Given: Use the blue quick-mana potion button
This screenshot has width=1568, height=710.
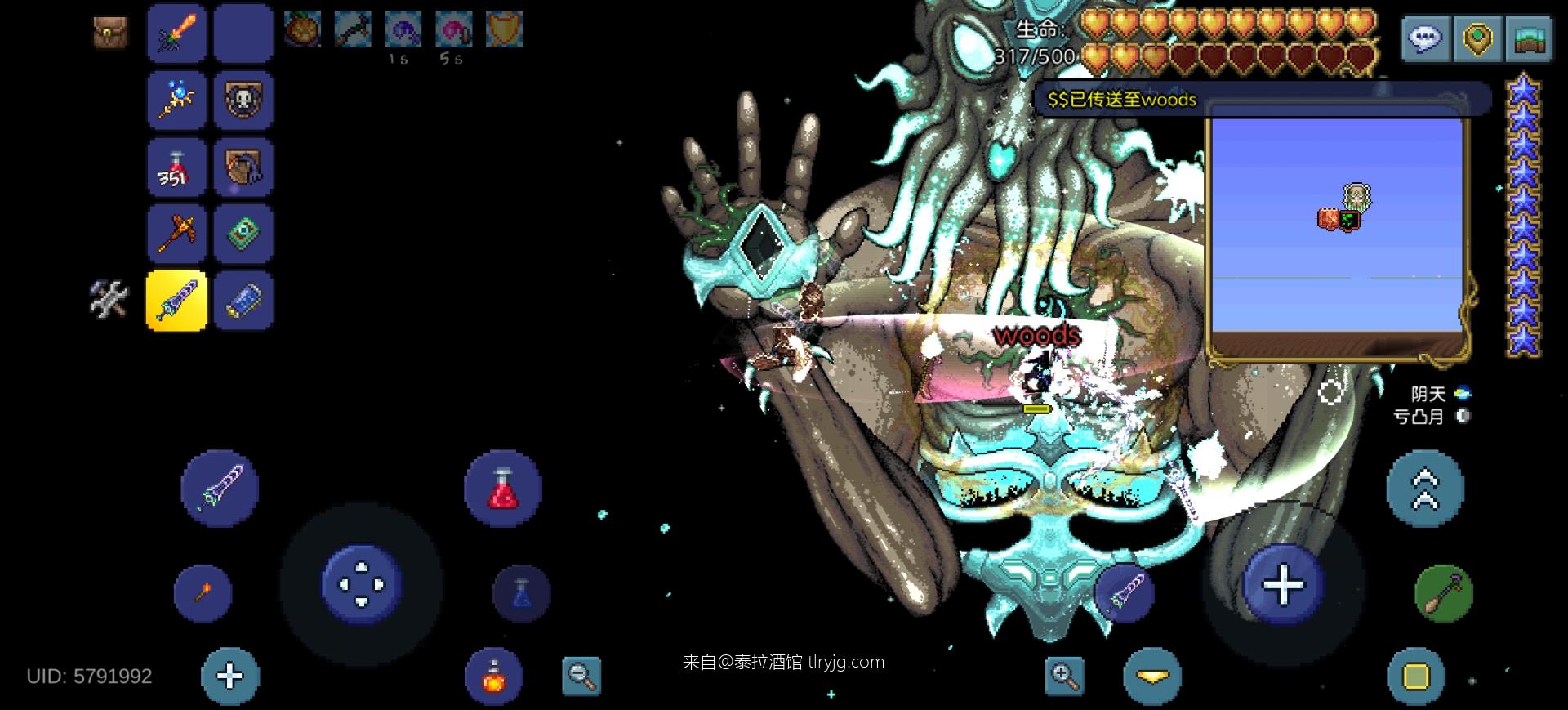Looking at the screenshot, I should tap(522, 592).
